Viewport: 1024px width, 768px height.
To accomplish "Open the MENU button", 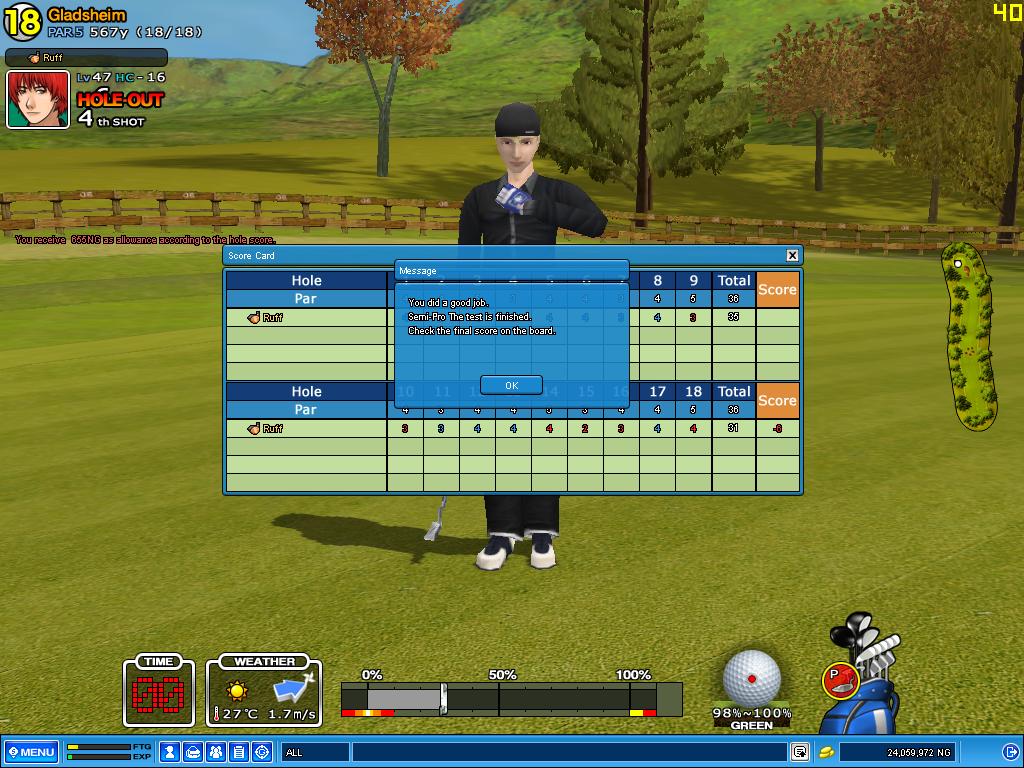I will [x=31, y=752].
